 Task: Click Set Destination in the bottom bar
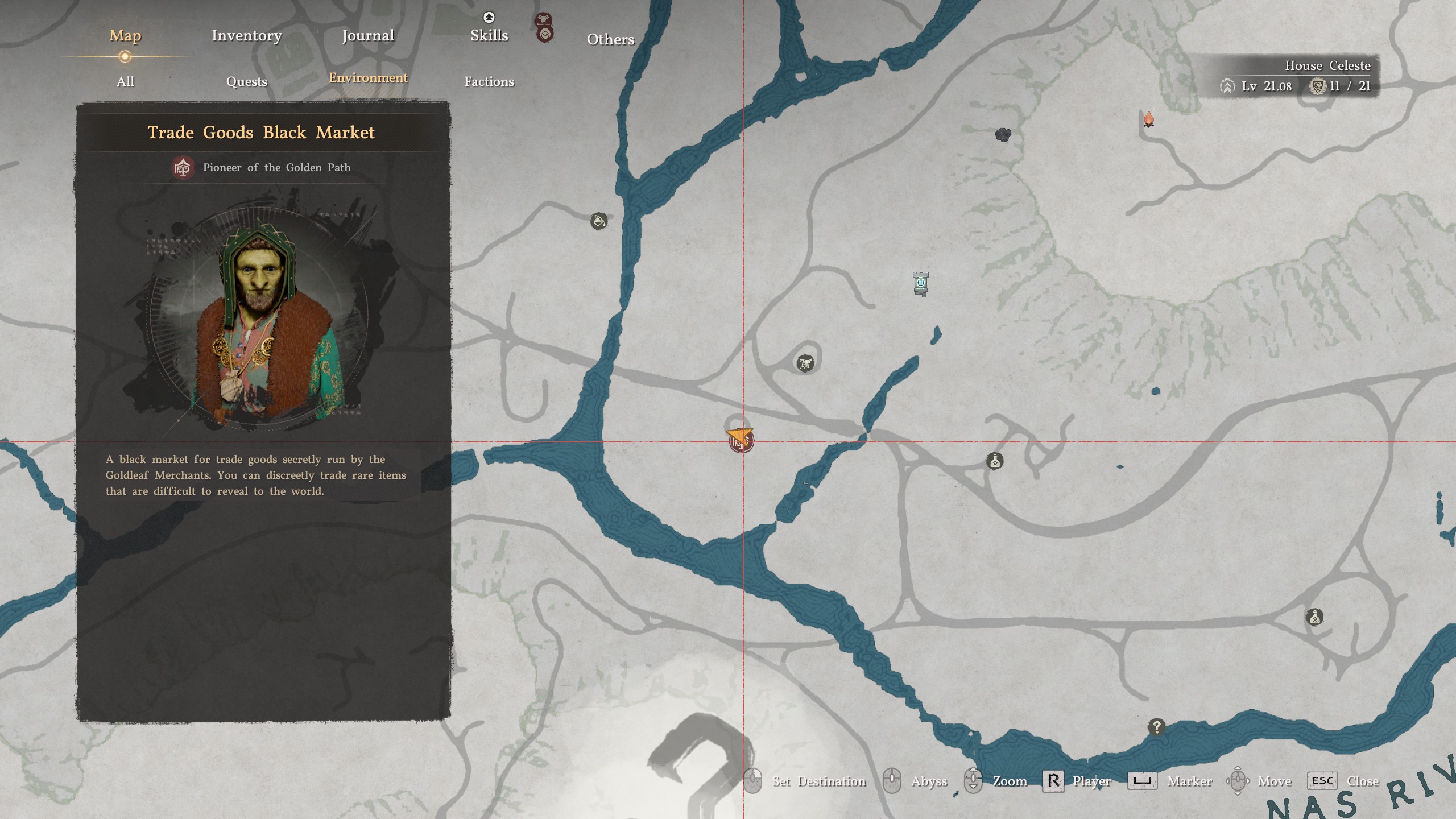coord(819,781)
